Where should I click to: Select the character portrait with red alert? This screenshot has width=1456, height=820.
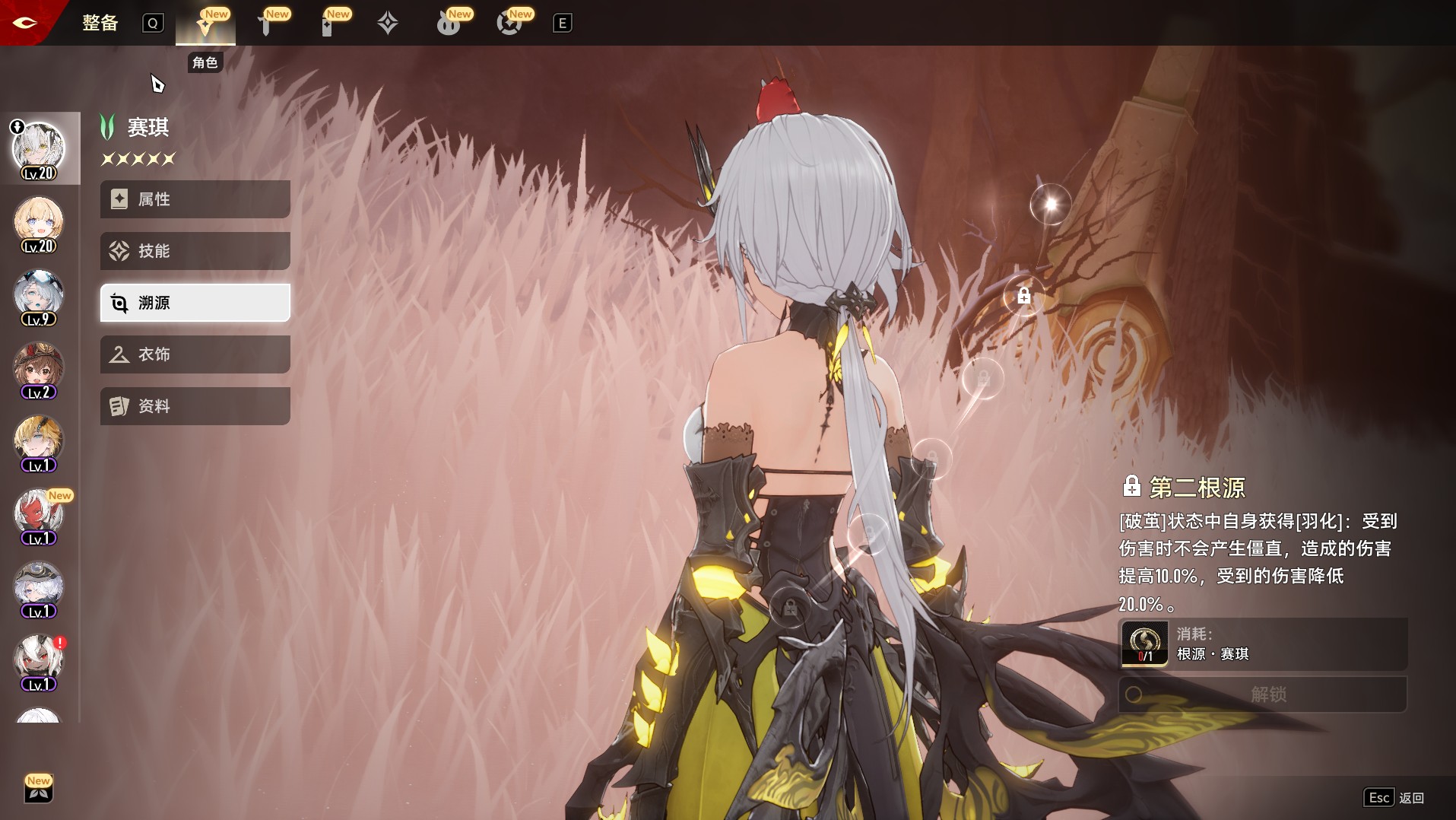(x=39, y=662)
